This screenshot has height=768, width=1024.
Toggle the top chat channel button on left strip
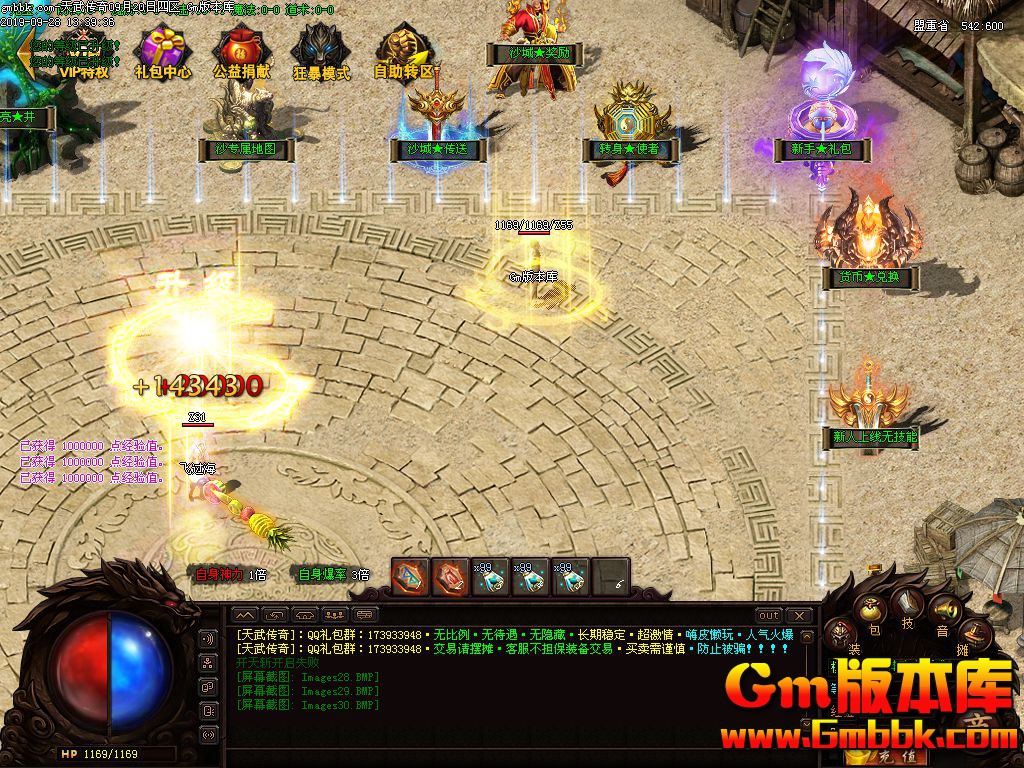pos(209,639)
